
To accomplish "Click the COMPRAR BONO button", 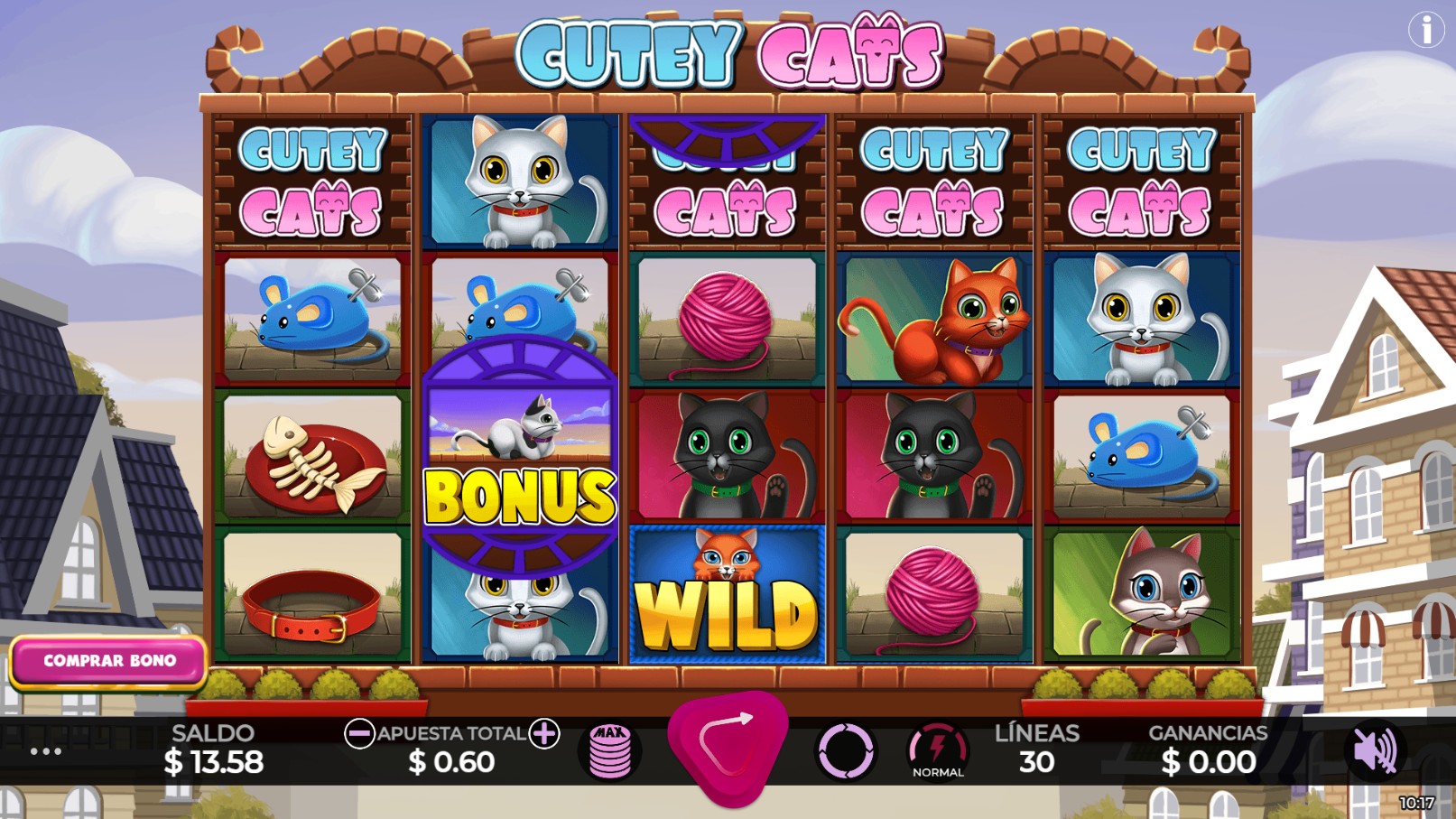I will click(x=110, y=660).
